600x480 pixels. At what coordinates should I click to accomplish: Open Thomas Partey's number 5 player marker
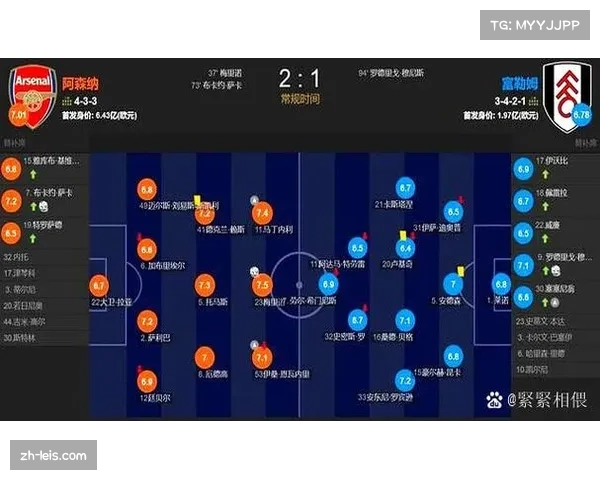click(x=204, y=285)
